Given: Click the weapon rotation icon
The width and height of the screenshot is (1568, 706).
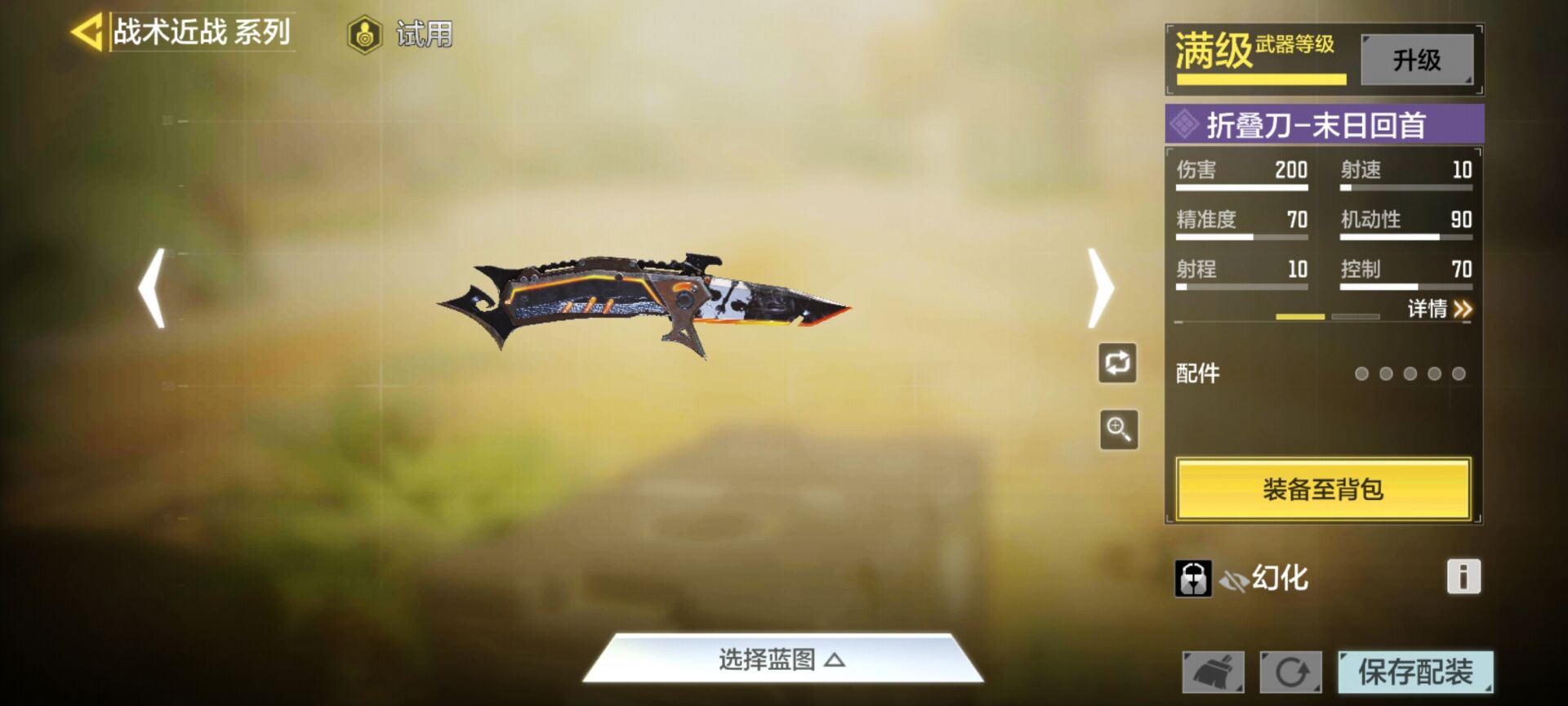Looking at the screenshot, I should [x=1117, y=362].
